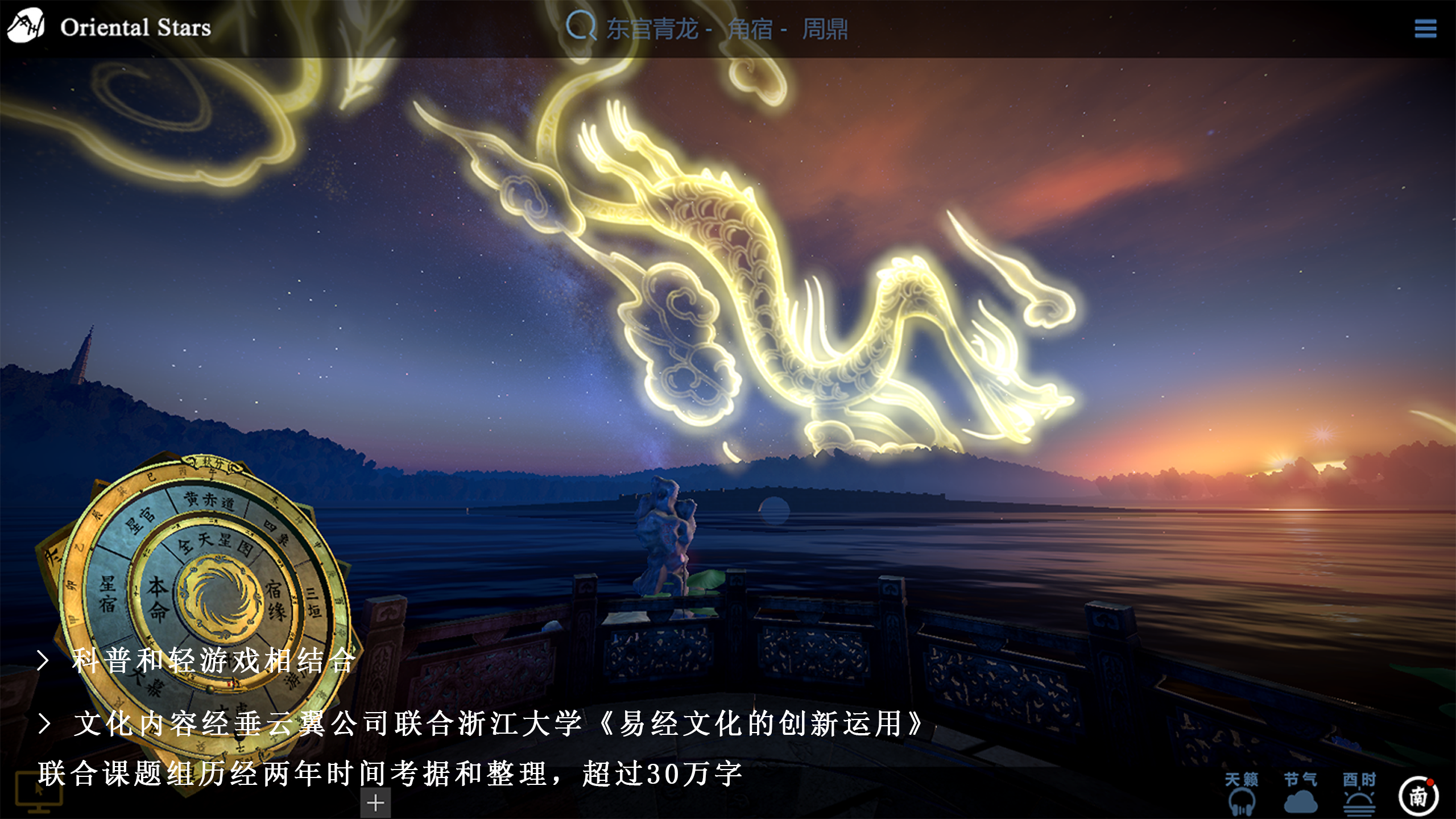Select 宿缘 on the inner wheel
This screenshot has width=1456, height=819.
pos(275,600)
